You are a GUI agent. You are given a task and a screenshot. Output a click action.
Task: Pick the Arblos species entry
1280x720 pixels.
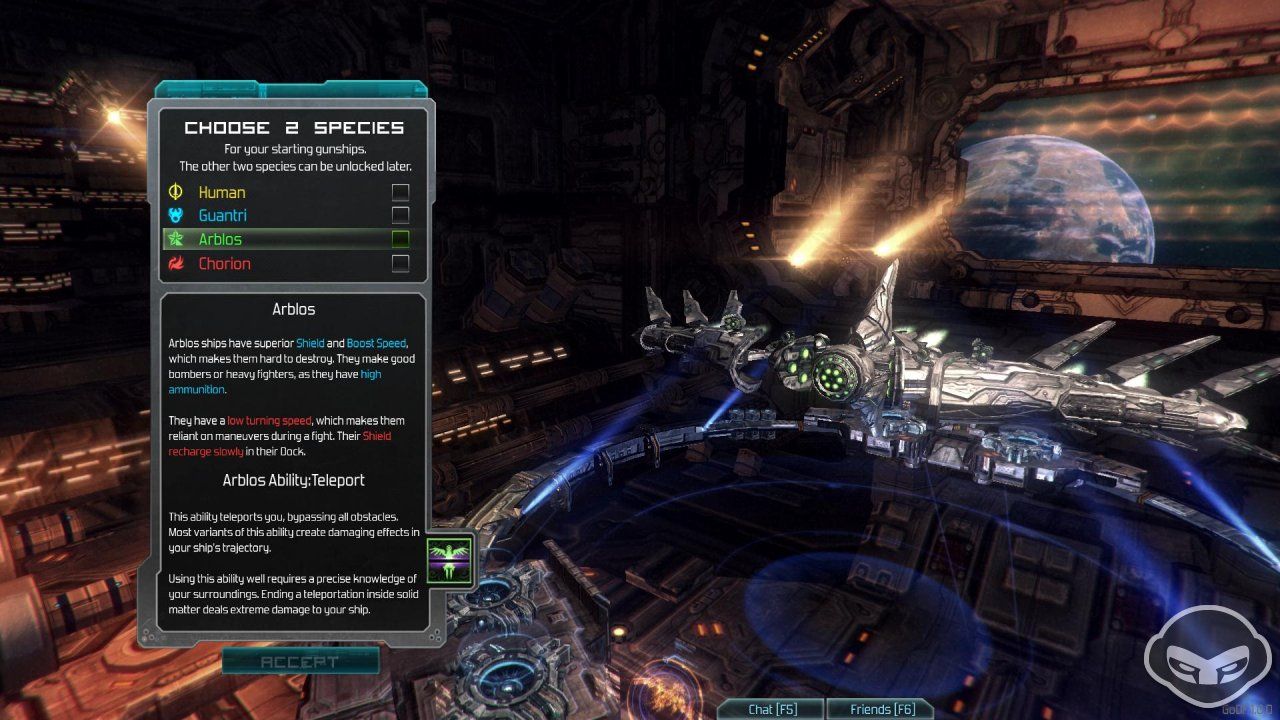220,240
